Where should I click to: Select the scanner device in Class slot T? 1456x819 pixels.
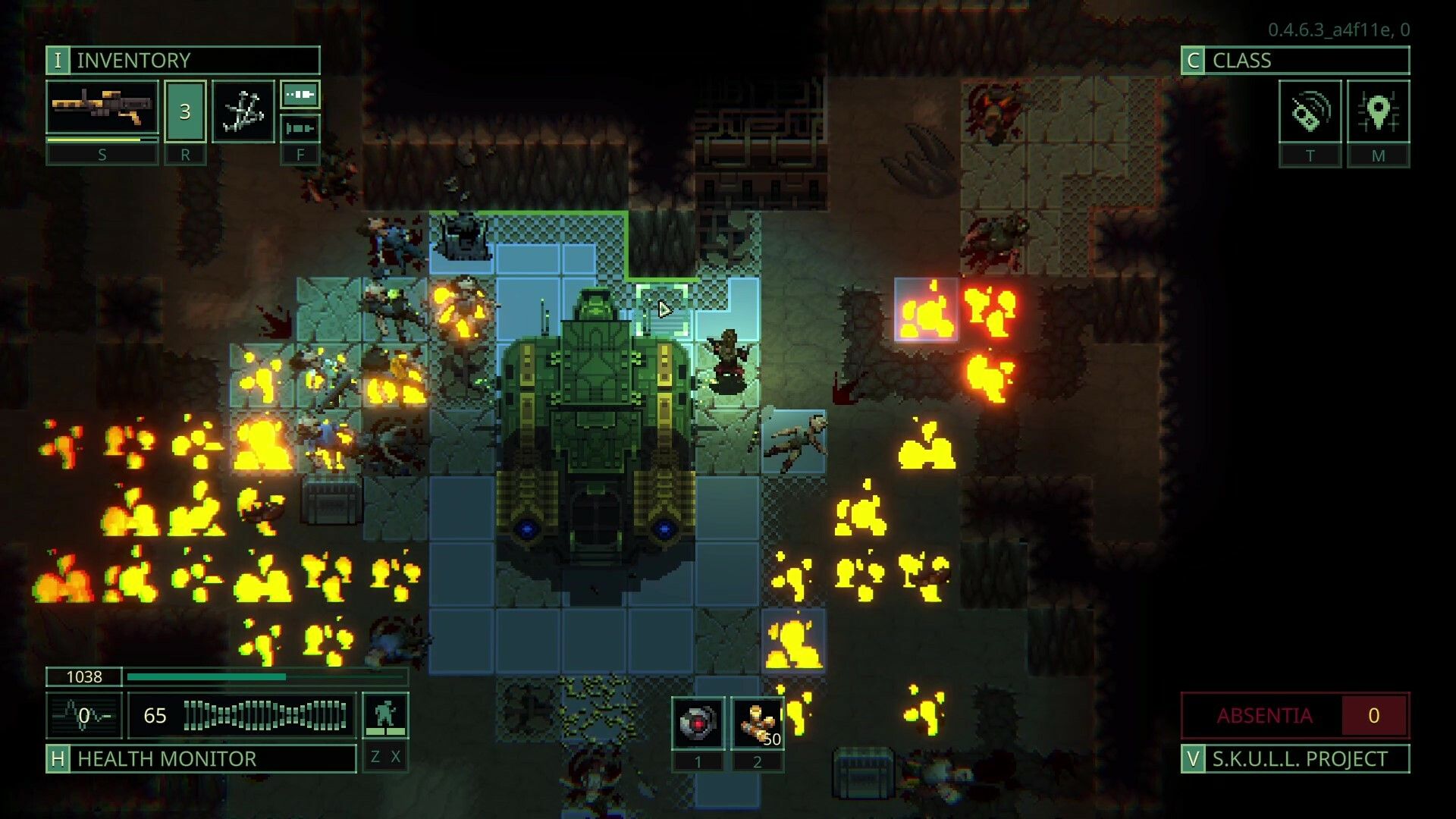click(1309, 111)
